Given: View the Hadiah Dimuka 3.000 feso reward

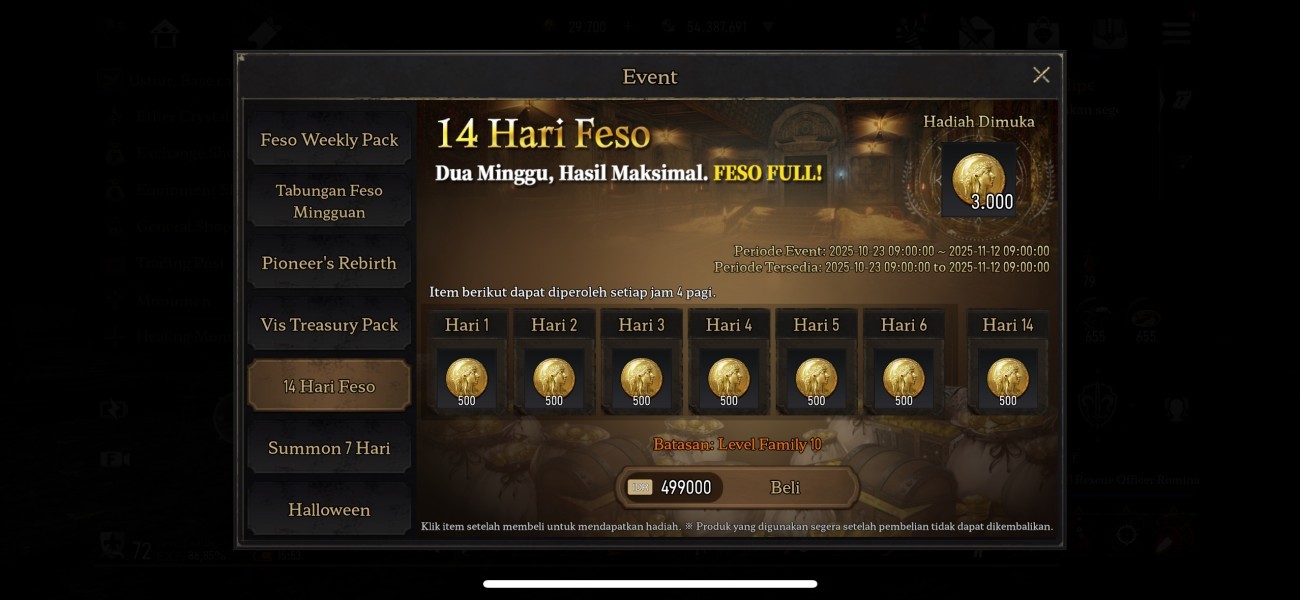Looking at the screenshot, I should click(x=979, y=180).
